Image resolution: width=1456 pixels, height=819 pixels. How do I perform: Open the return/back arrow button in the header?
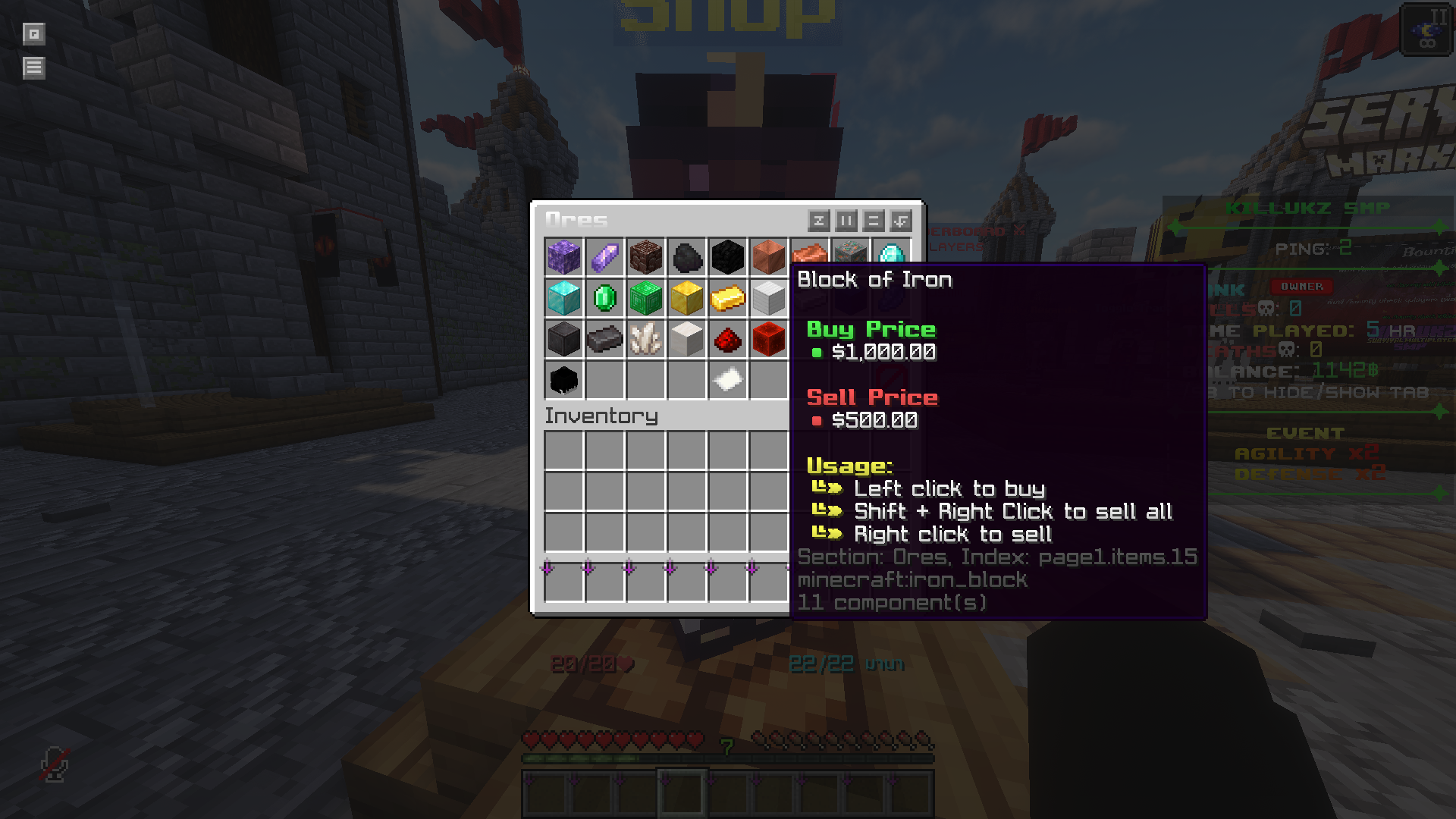pyautogui.click(x=902, y=221)
